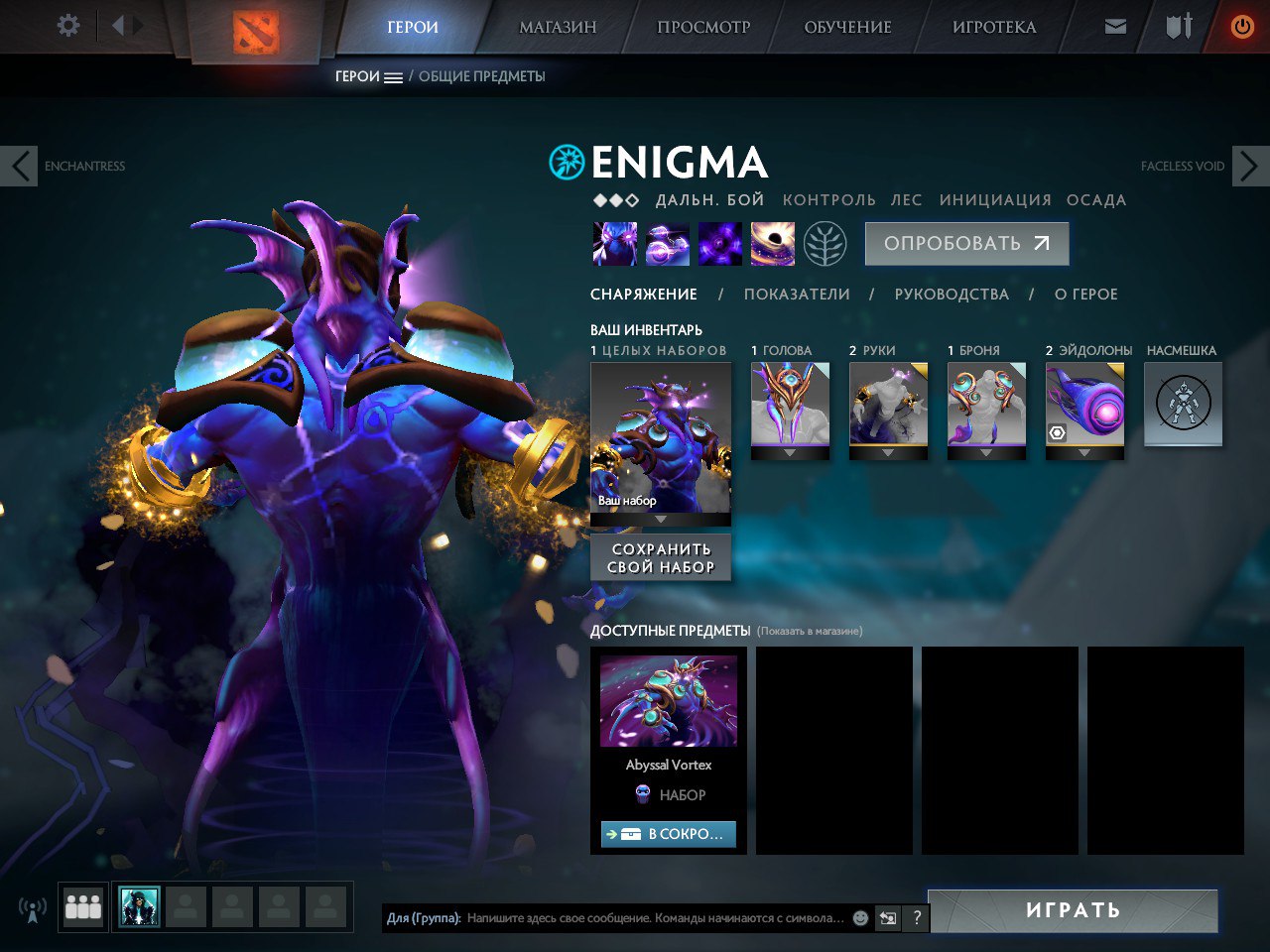Switch to the Магазин tab
1270x952 pixels.
point(558,27)
